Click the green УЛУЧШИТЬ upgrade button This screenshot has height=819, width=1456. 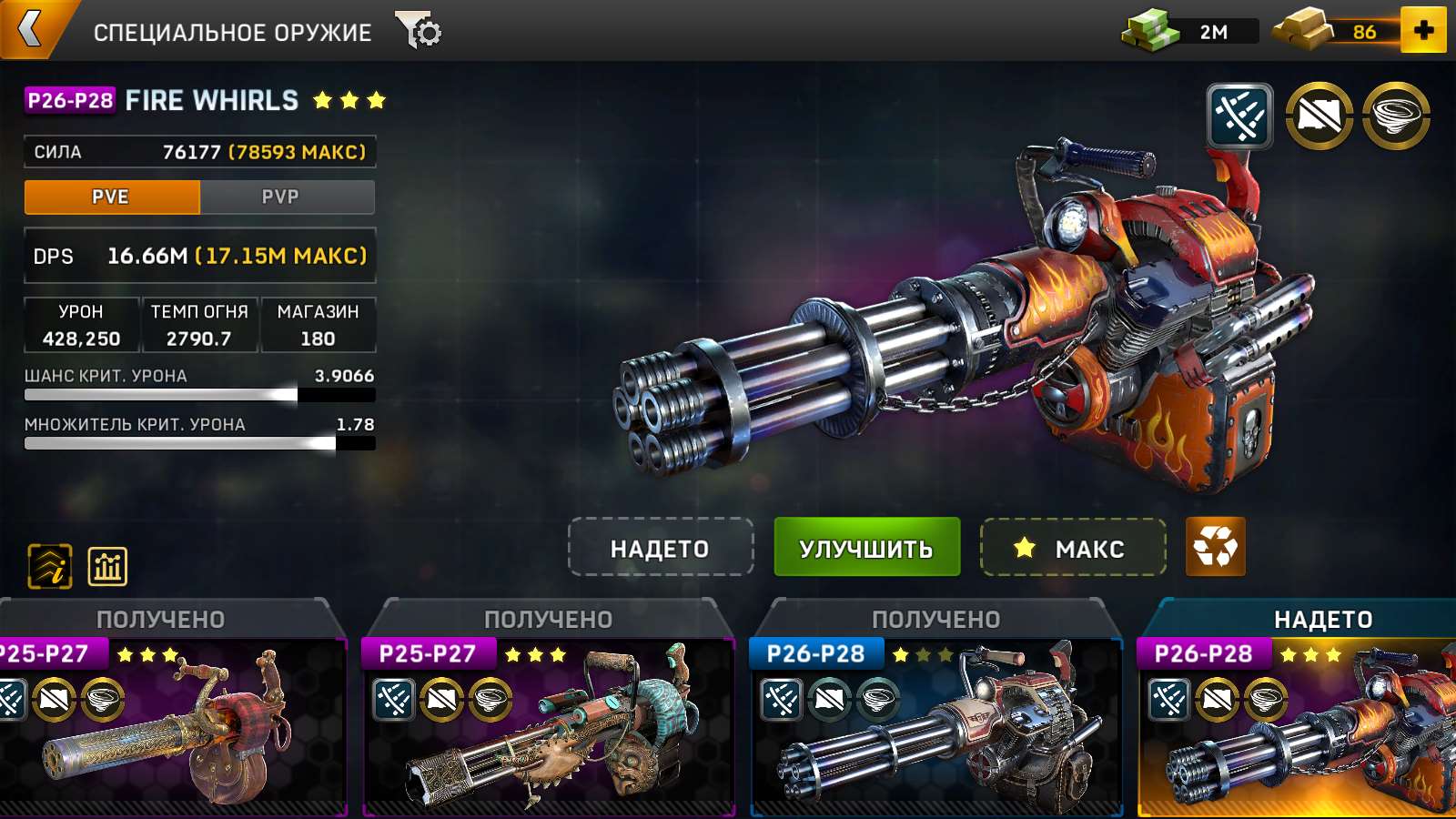click(866, 548)
